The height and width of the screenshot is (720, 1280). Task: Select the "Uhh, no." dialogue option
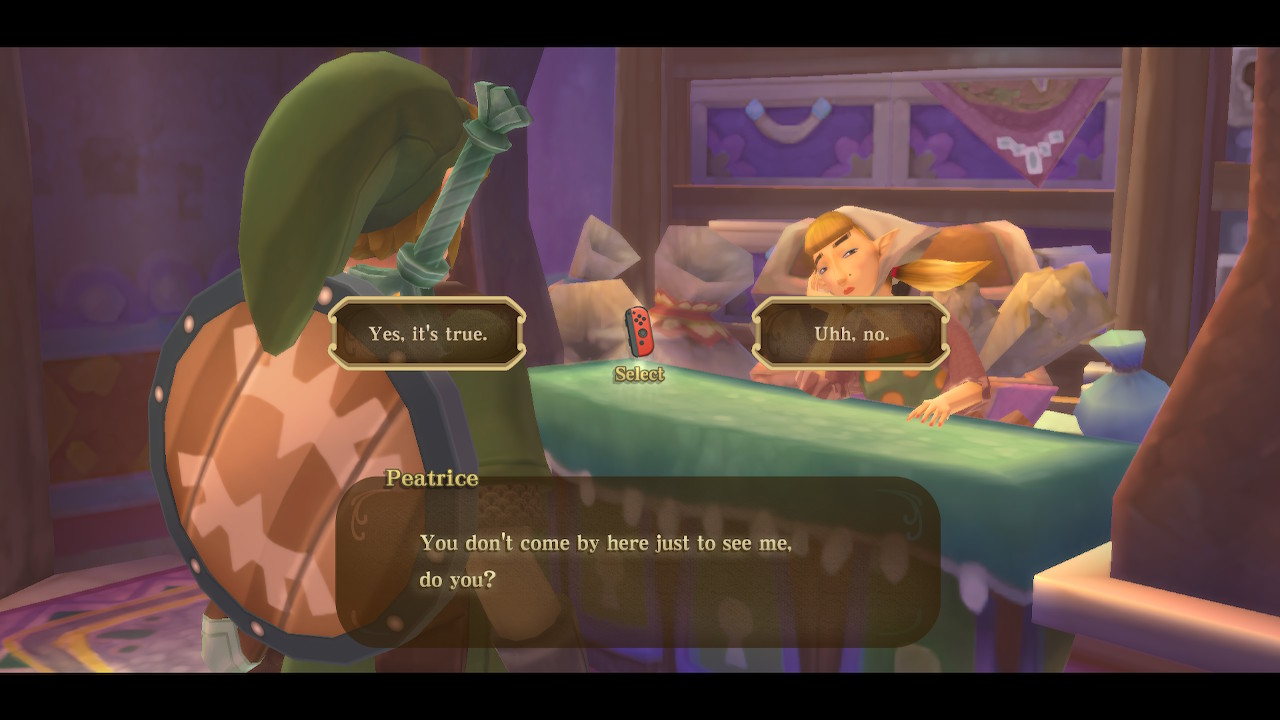pyautogui.click(x=851, y=334)
